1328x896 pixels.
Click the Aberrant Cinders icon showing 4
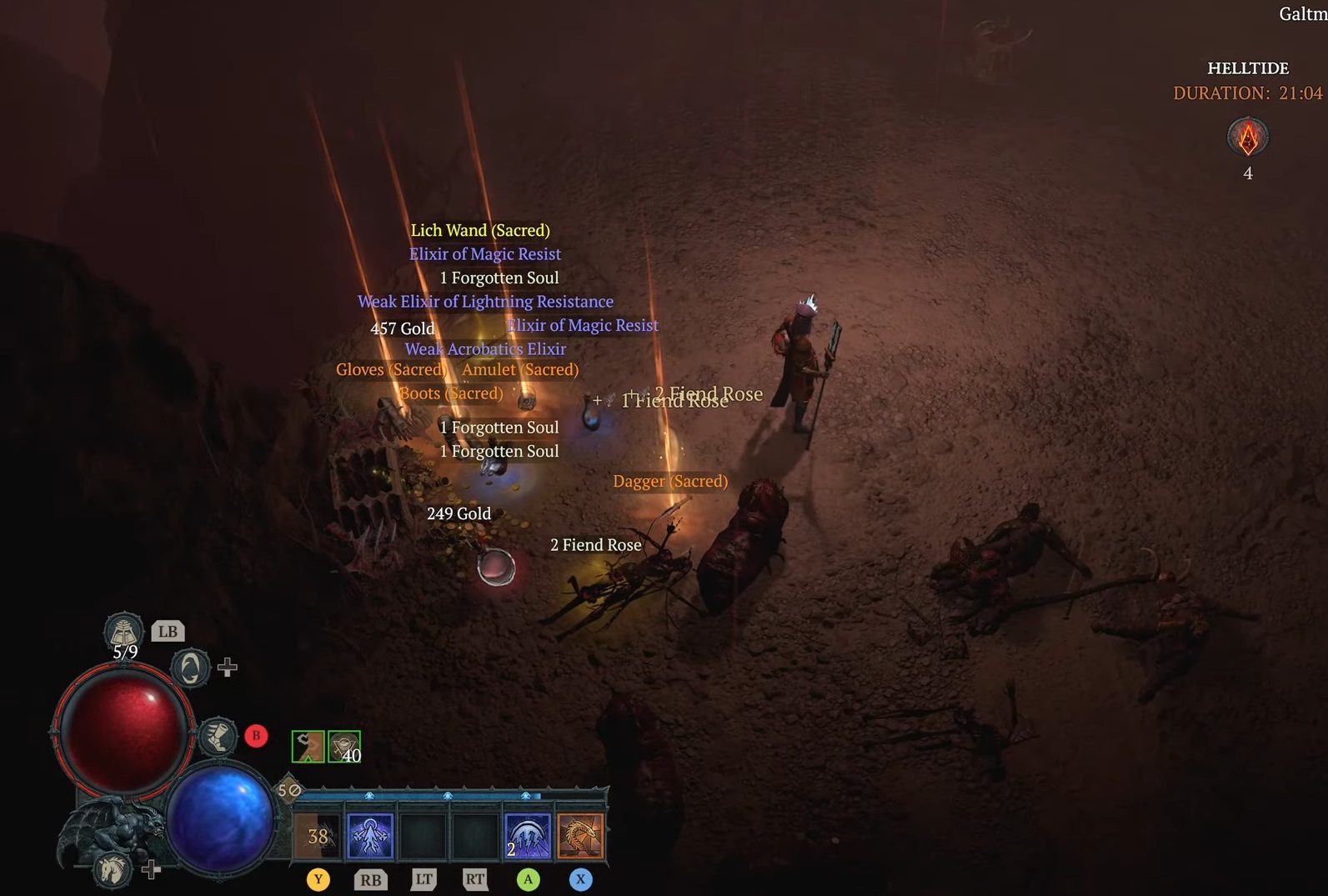click(x=1246, y=138)
